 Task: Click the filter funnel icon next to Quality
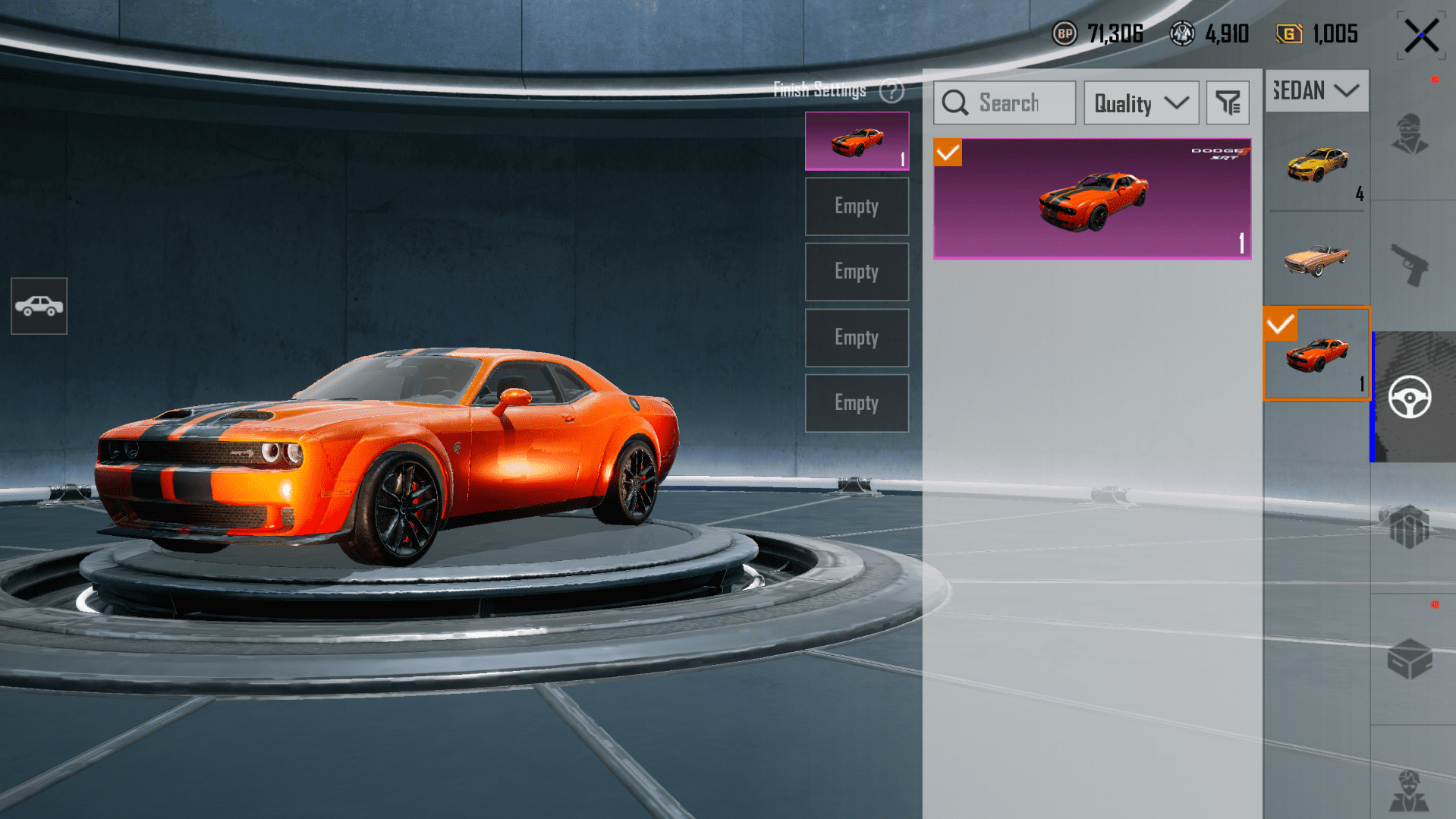(1226, 102)
